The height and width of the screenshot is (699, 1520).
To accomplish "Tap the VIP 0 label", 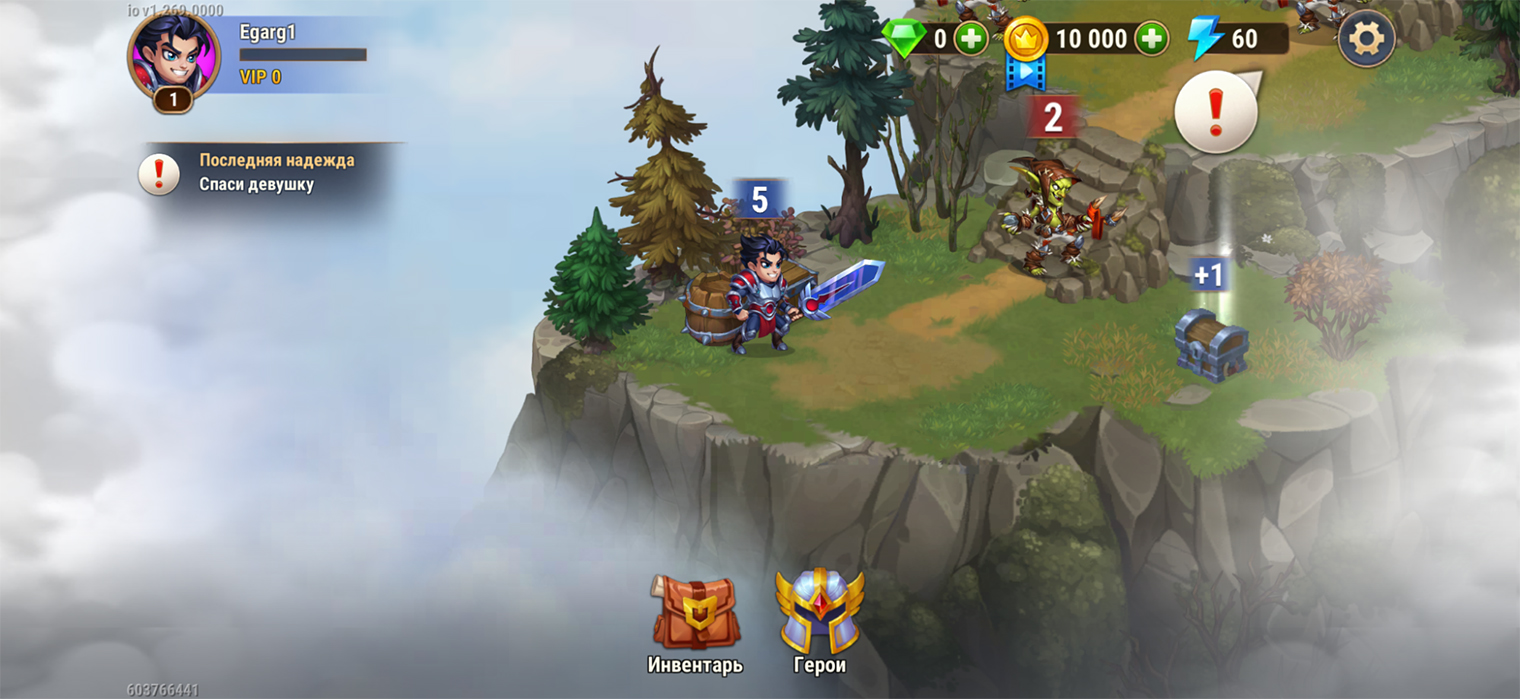I will click(260, 77).
